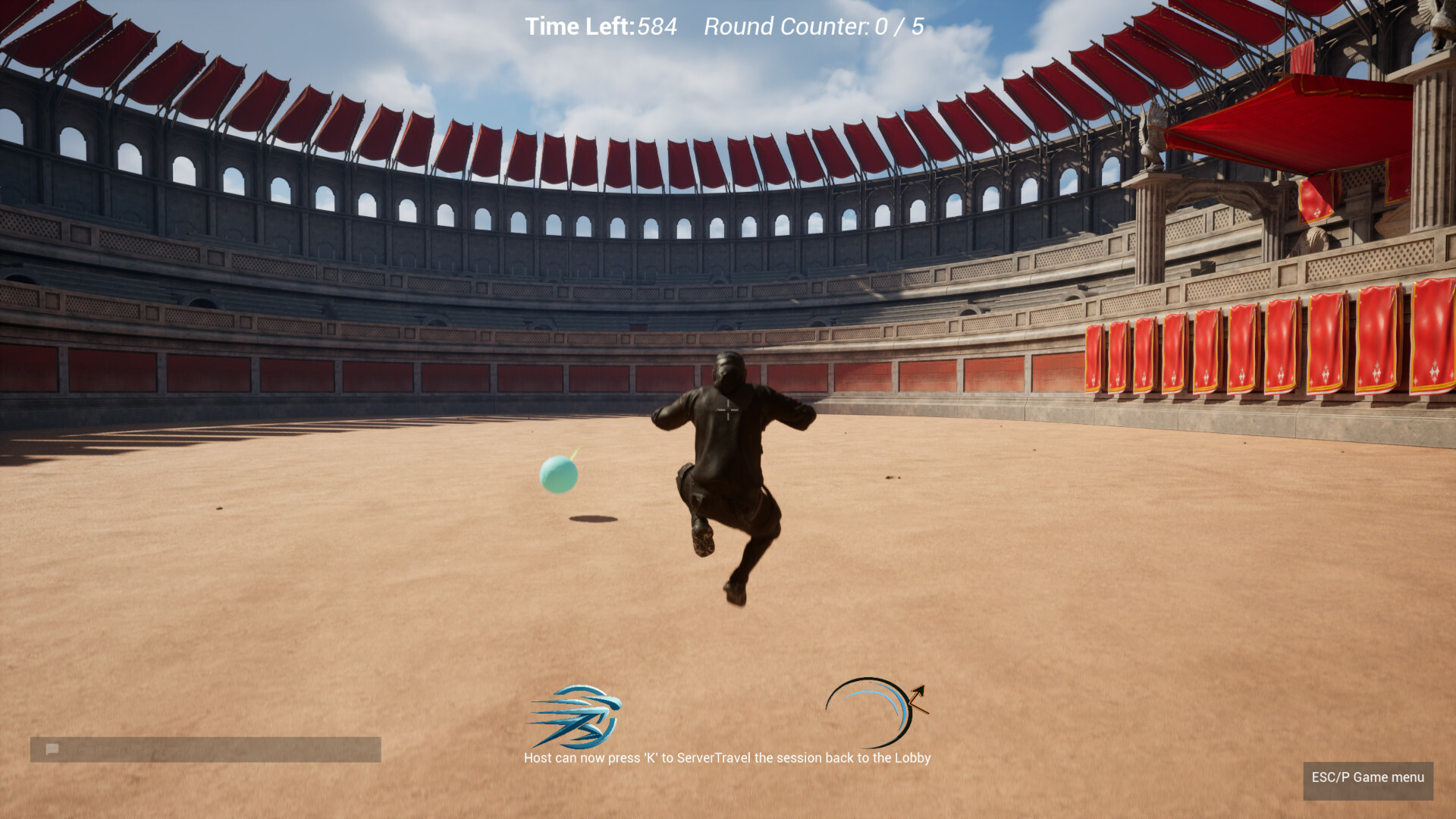The height and width of the screenshot is (819, 1456).
Task: Click the crosshair reticle on the character
Action: pos(726,409)
